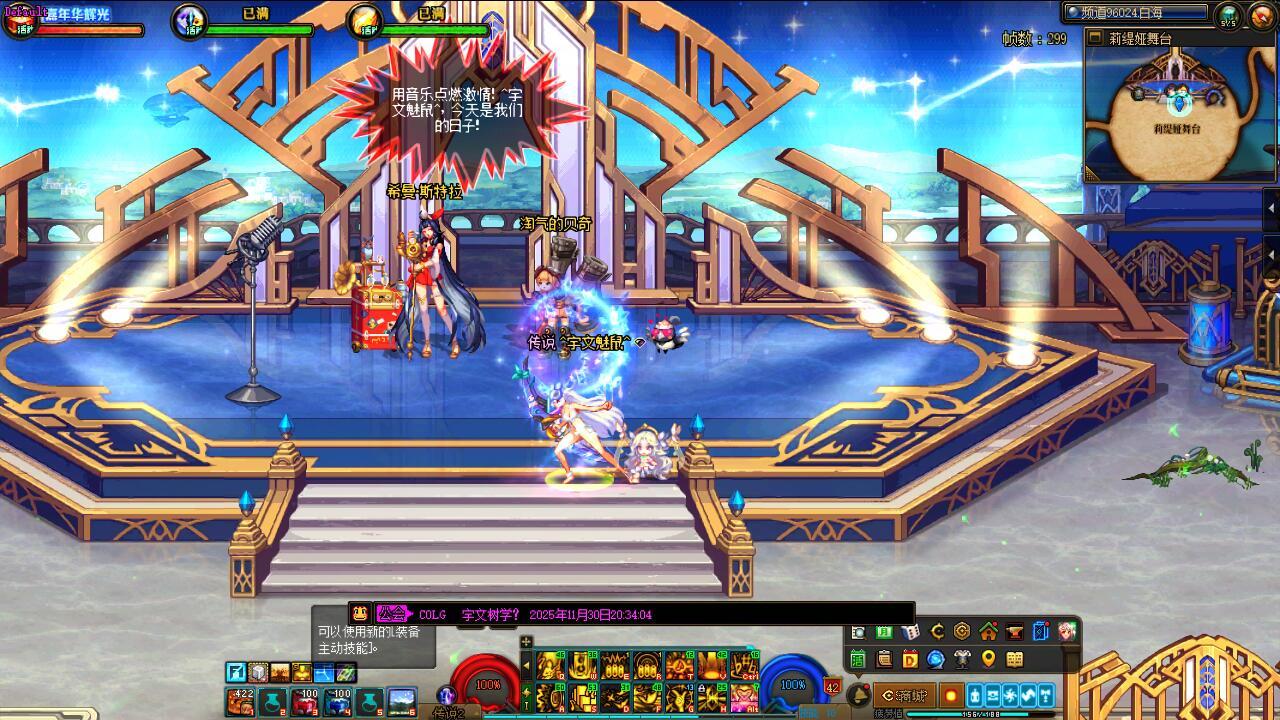
Task: Select the blue potion in quick slot 4
Action: tap(337, 700)
